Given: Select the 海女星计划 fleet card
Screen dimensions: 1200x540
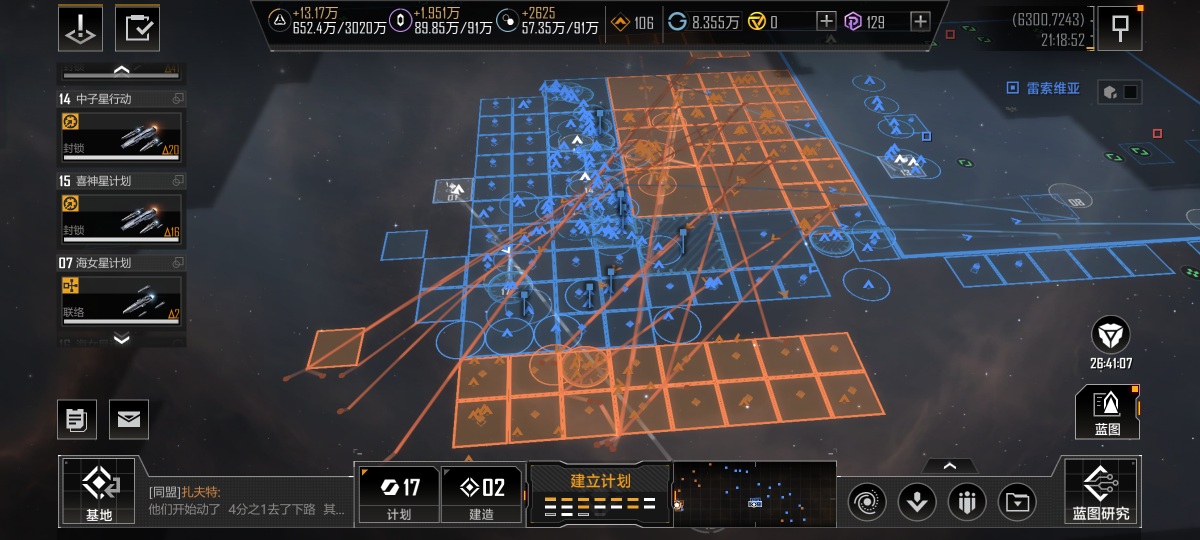Looking at the screenshot, I should click(x=121, y=299).
